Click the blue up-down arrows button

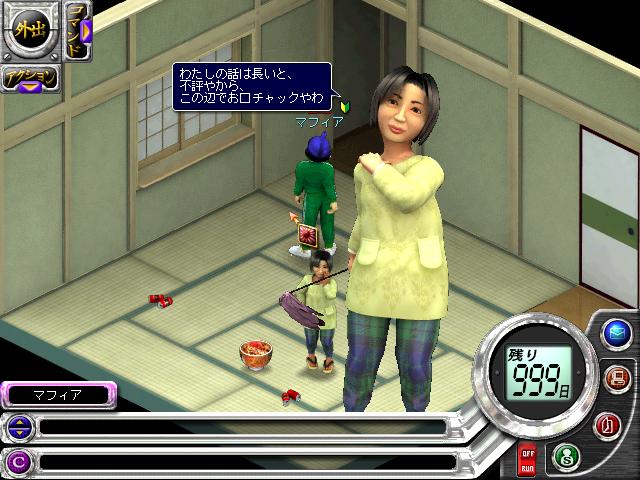19,428
